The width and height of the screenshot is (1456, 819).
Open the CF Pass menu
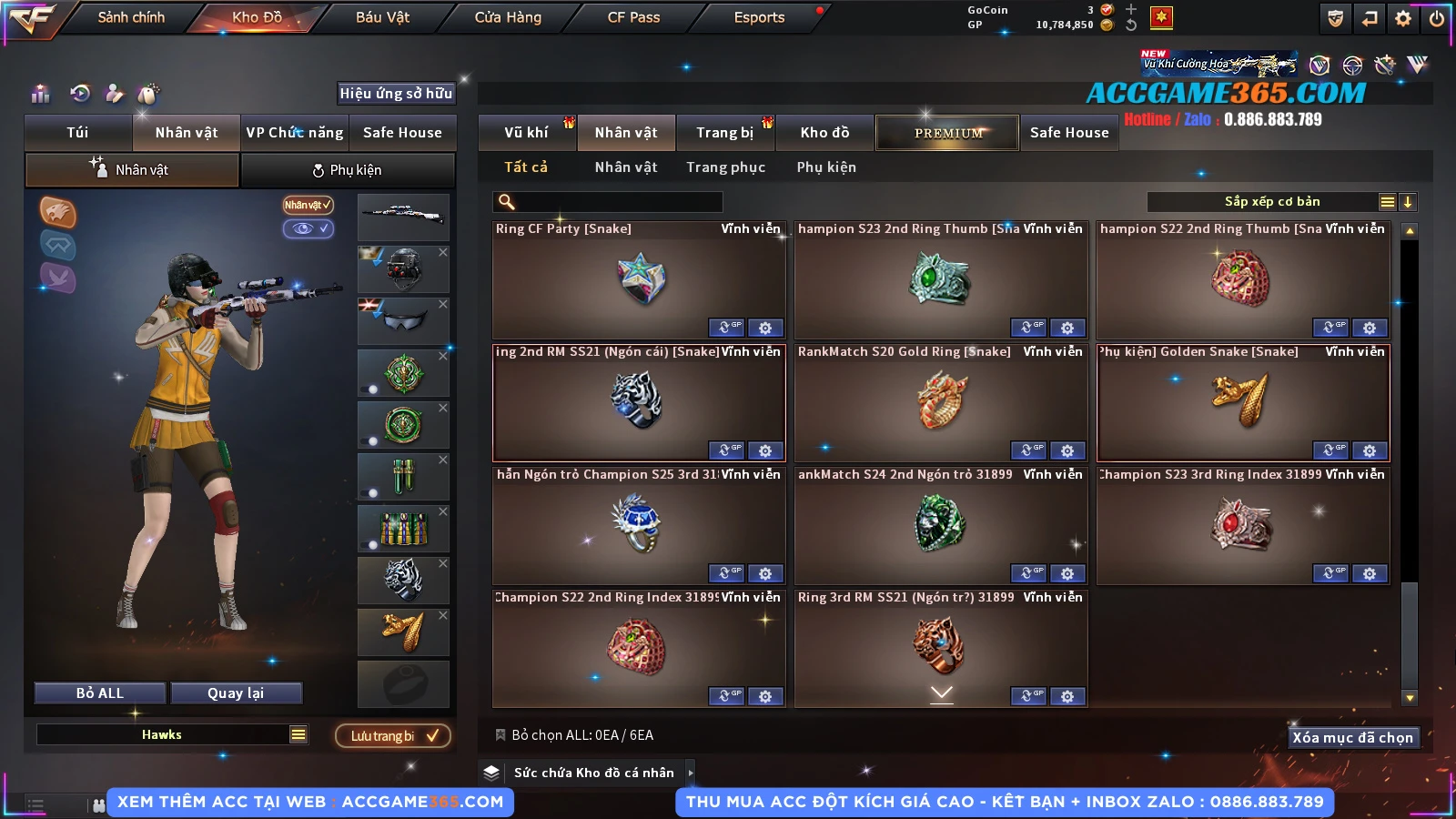tap(633, 17)
